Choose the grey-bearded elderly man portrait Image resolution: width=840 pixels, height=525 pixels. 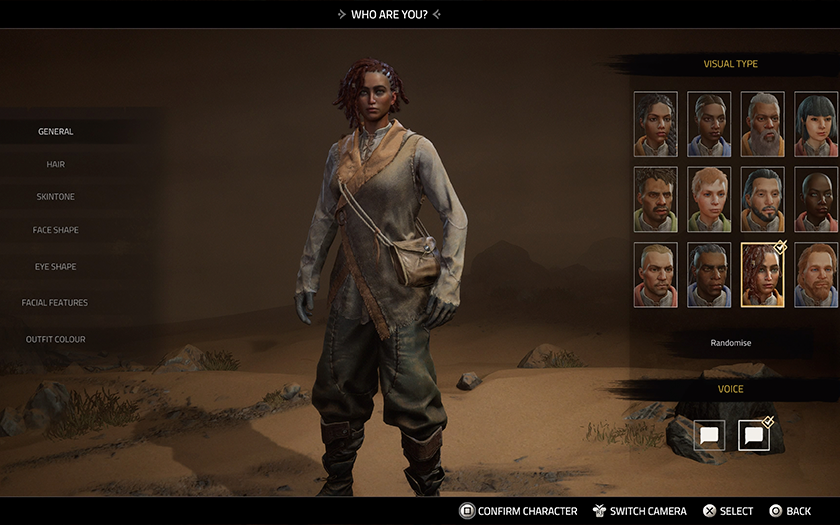point(762,124)
